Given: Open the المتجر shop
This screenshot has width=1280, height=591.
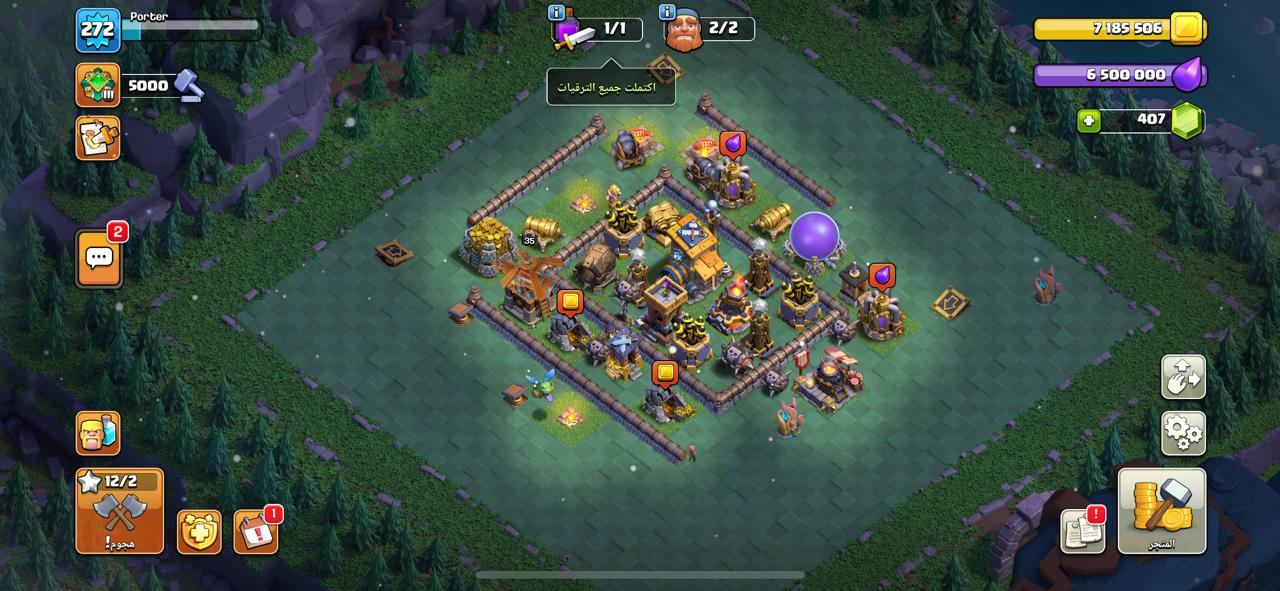Looking at the screenshot, I should coord(1161,511).
